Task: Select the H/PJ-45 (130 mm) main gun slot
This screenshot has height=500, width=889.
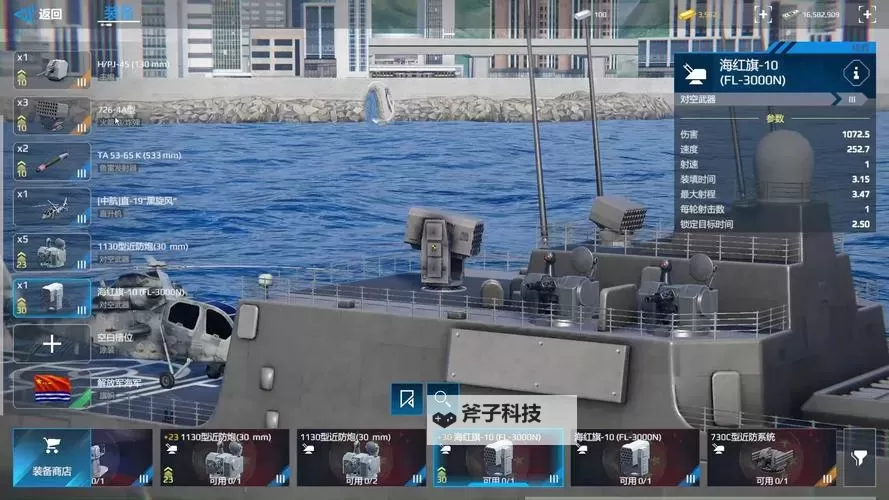Action: tap(52, 70)
